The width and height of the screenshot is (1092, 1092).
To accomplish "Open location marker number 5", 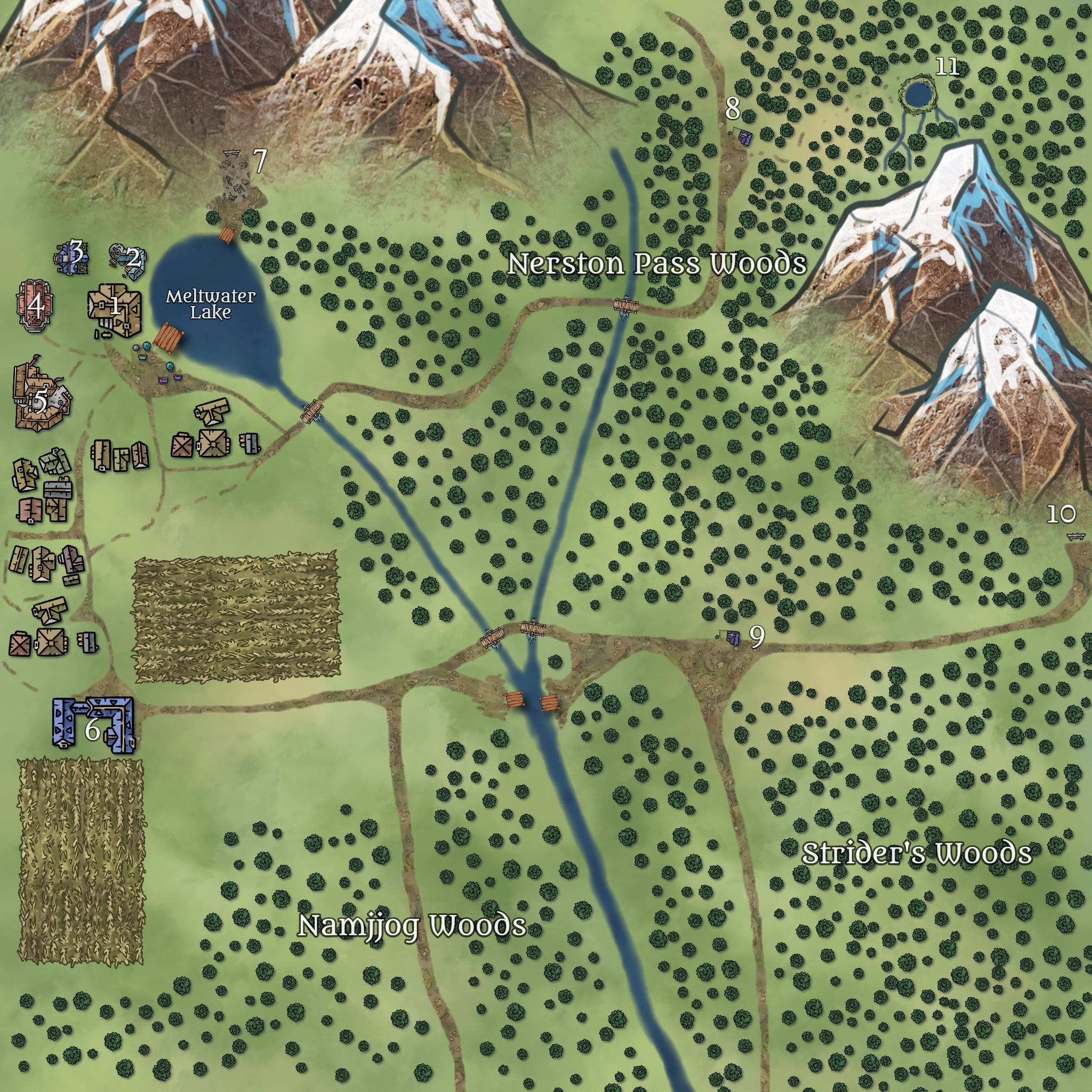I will [x=40, y=400].
